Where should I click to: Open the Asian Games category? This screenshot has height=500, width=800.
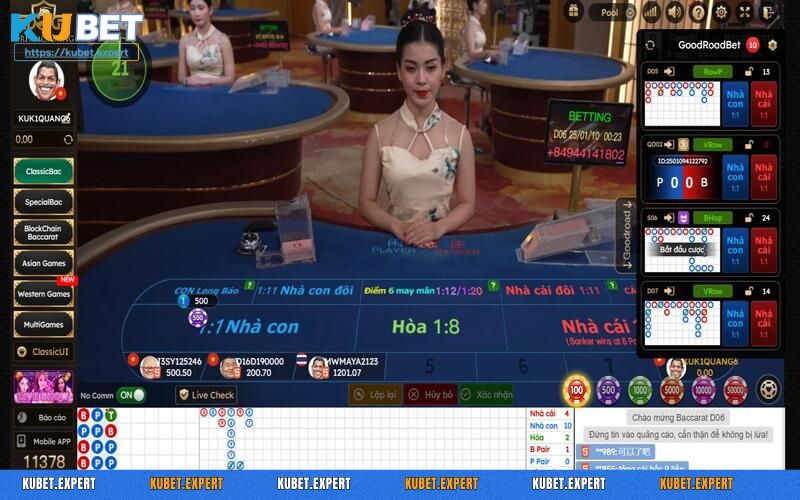pyautogui.click(x=43, y=264)
